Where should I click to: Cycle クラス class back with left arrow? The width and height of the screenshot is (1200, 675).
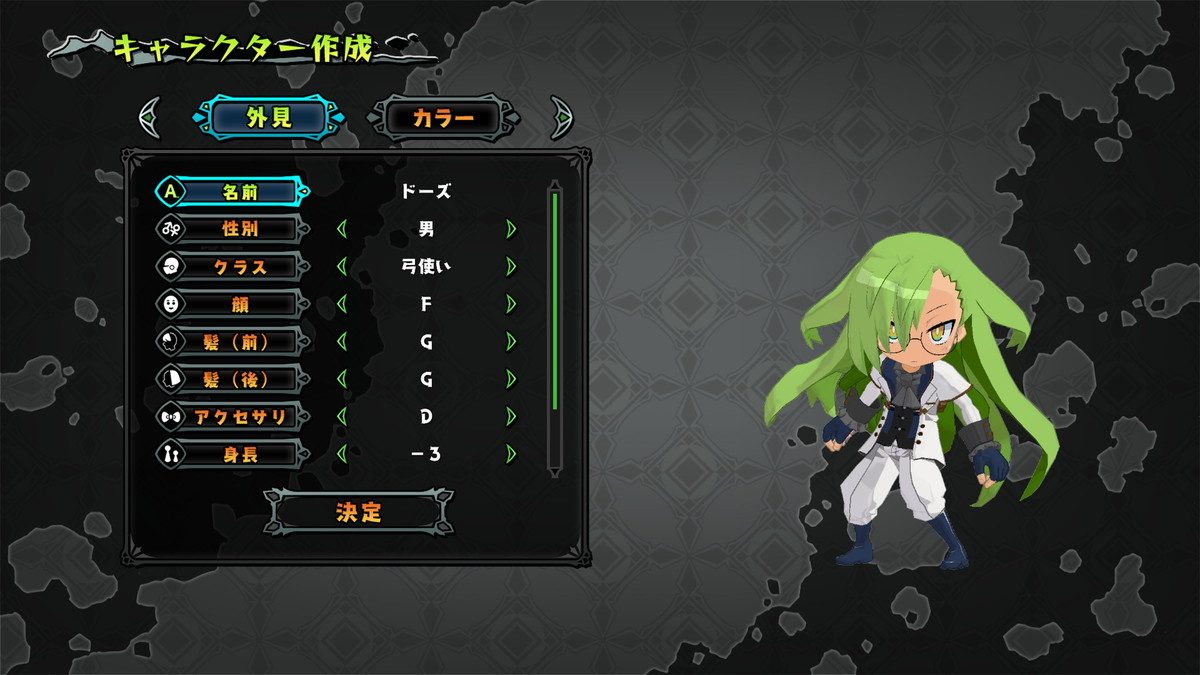[342, 266]
